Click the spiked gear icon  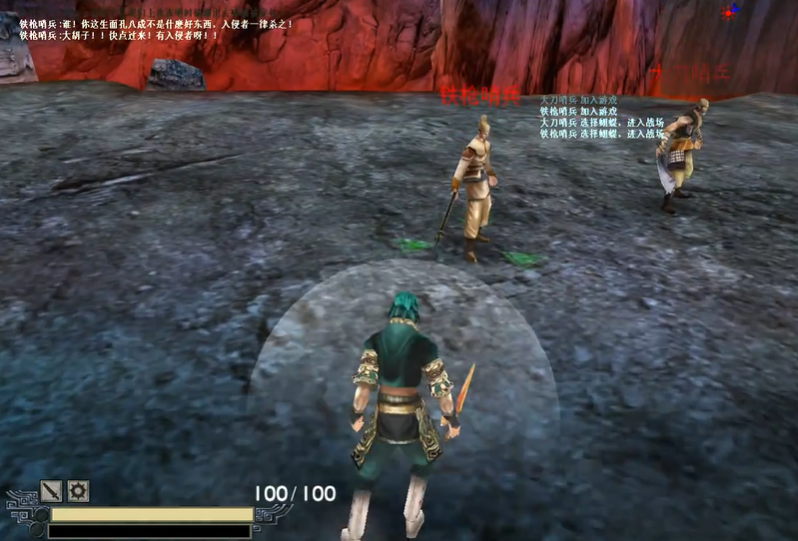tap(77, 491)
